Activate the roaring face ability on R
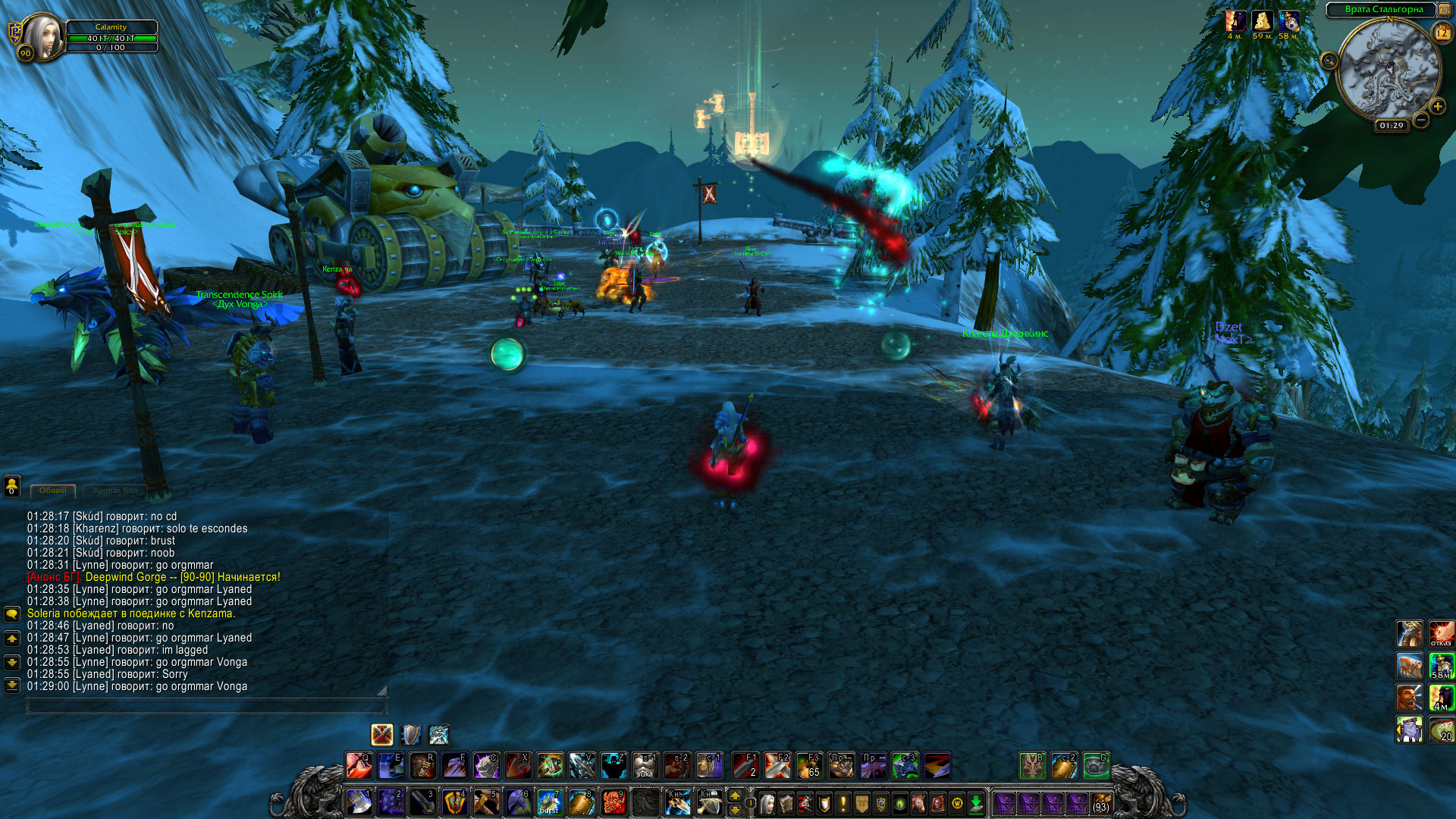The image size is (1456, 819). tap(422, 765)
